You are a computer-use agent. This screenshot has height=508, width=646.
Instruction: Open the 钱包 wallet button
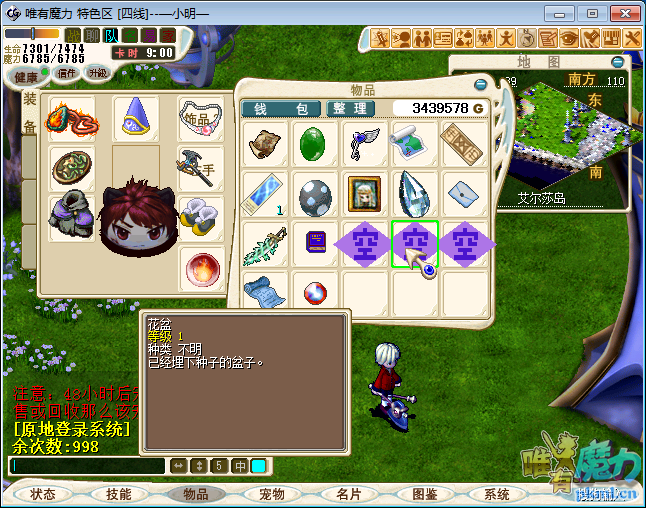pos(281,108)
